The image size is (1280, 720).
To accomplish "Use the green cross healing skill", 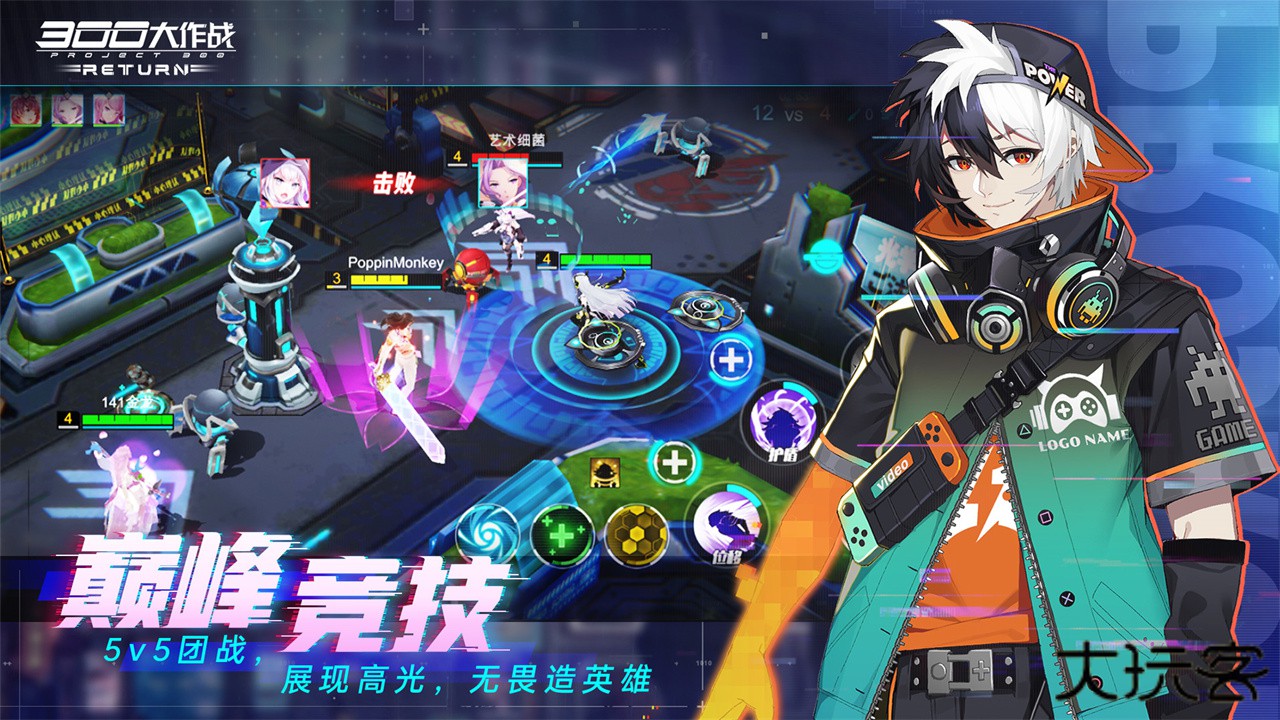I will click(561, 533).
